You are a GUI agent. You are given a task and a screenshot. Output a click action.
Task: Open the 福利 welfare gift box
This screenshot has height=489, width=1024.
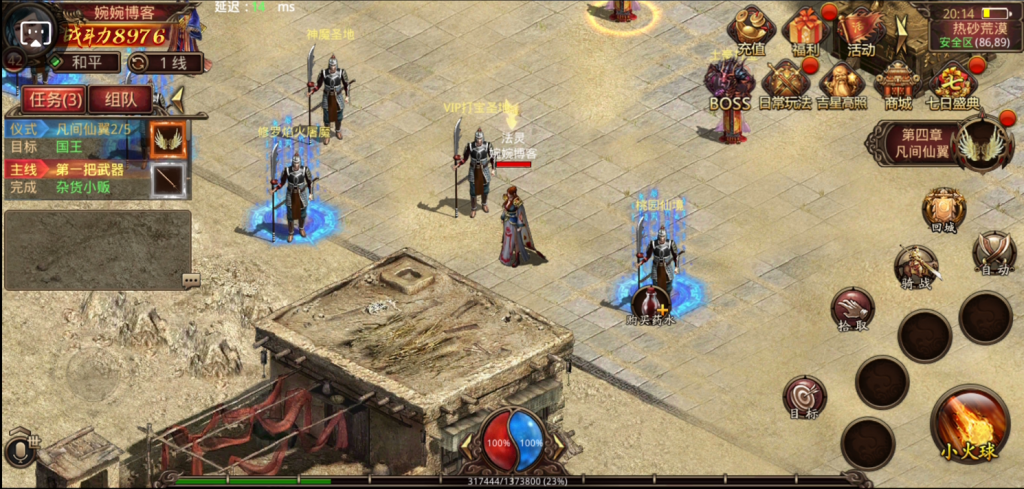click(806, 29)
